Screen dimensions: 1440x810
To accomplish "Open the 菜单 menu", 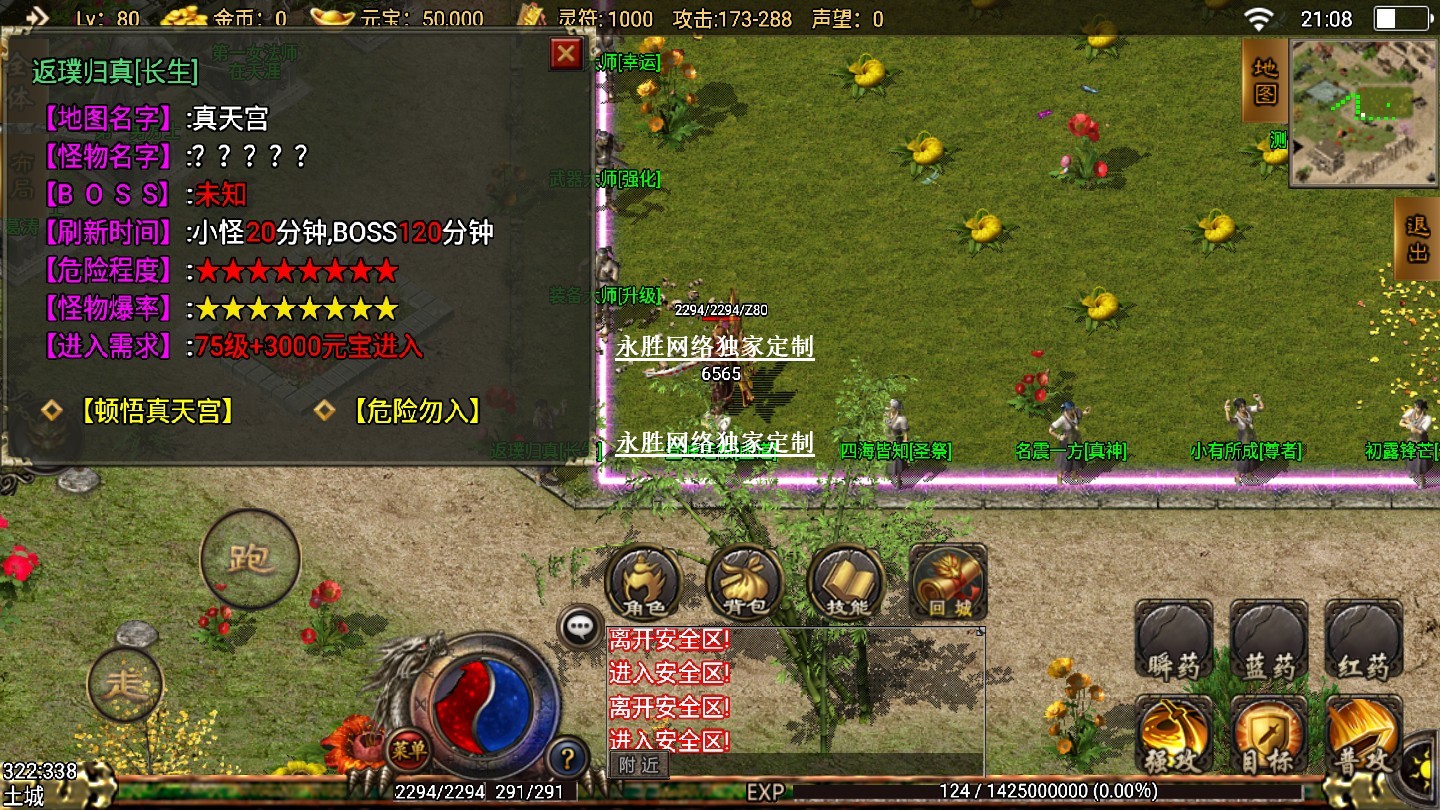I will click(407, 745).
